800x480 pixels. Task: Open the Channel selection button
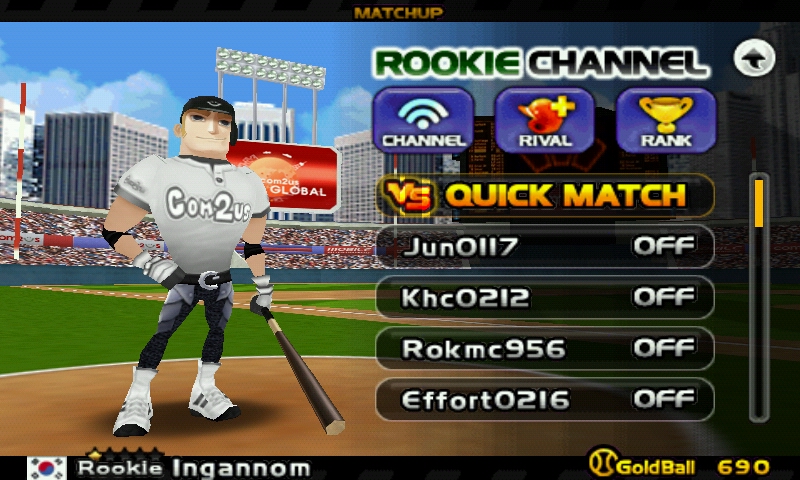(423, 120)
